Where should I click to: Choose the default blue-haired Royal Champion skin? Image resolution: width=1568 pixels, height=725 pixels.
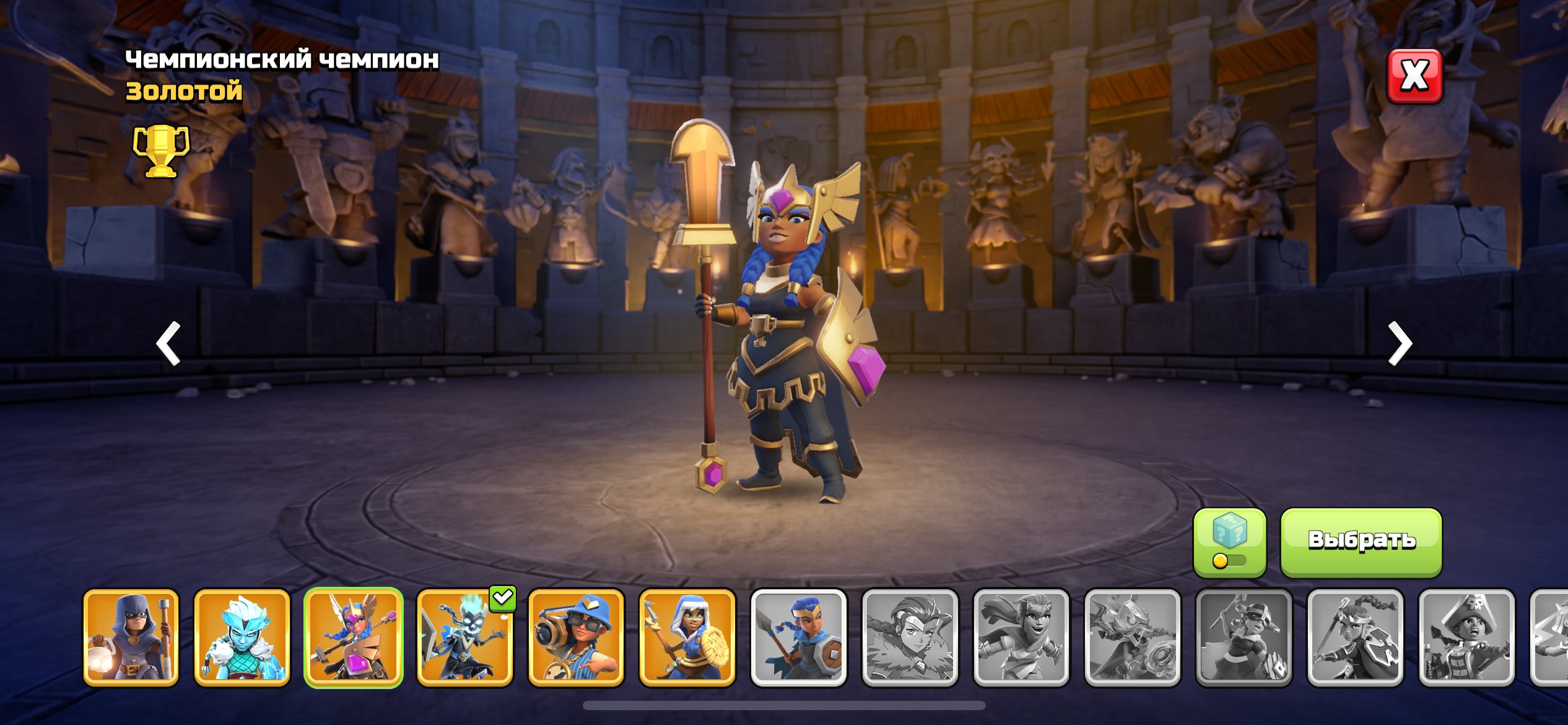(798, 638)
